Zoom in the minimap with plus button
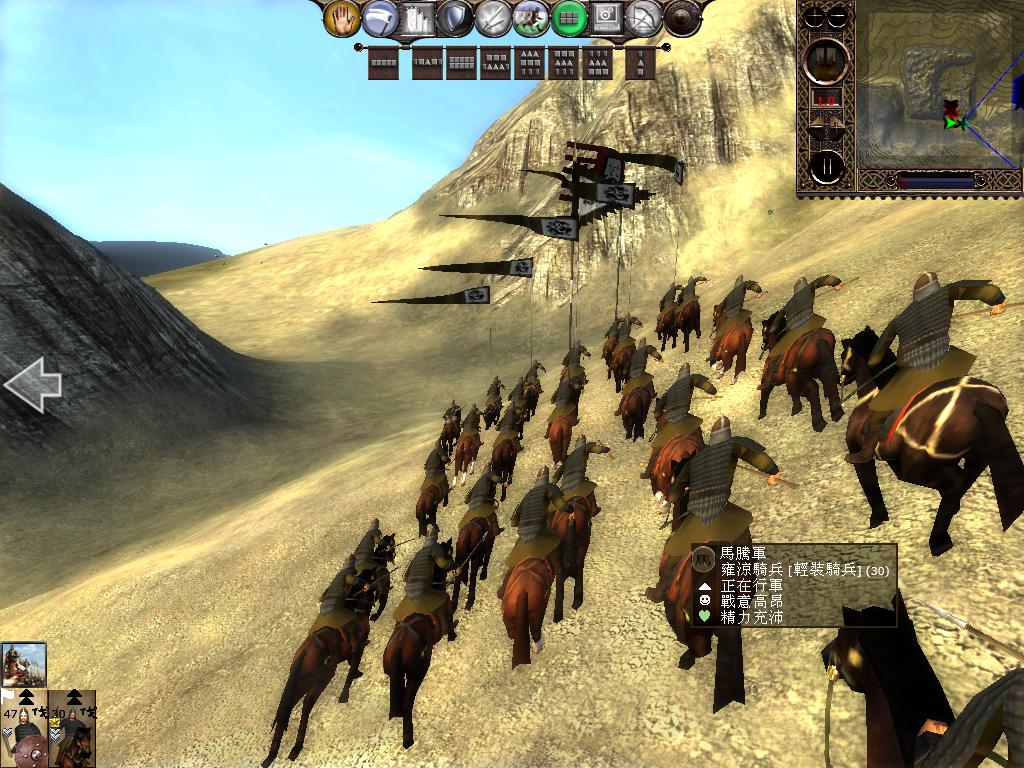The height and width of the screenshot is (768, 1024). pyautogui.click(x=815, y=18)
